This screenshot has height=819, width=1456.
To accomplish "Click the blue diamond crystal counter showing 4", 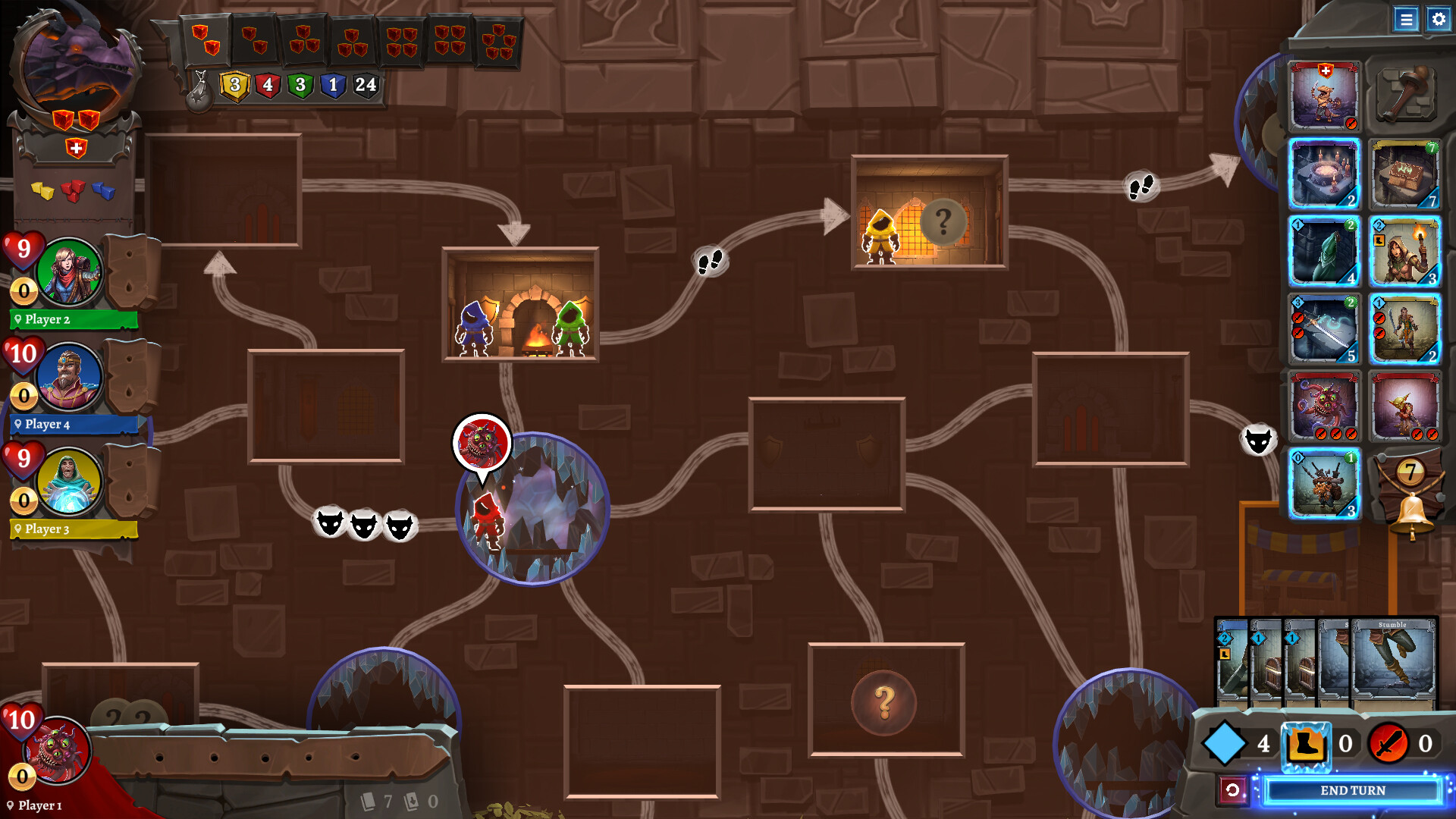I will pos(1226,744).
